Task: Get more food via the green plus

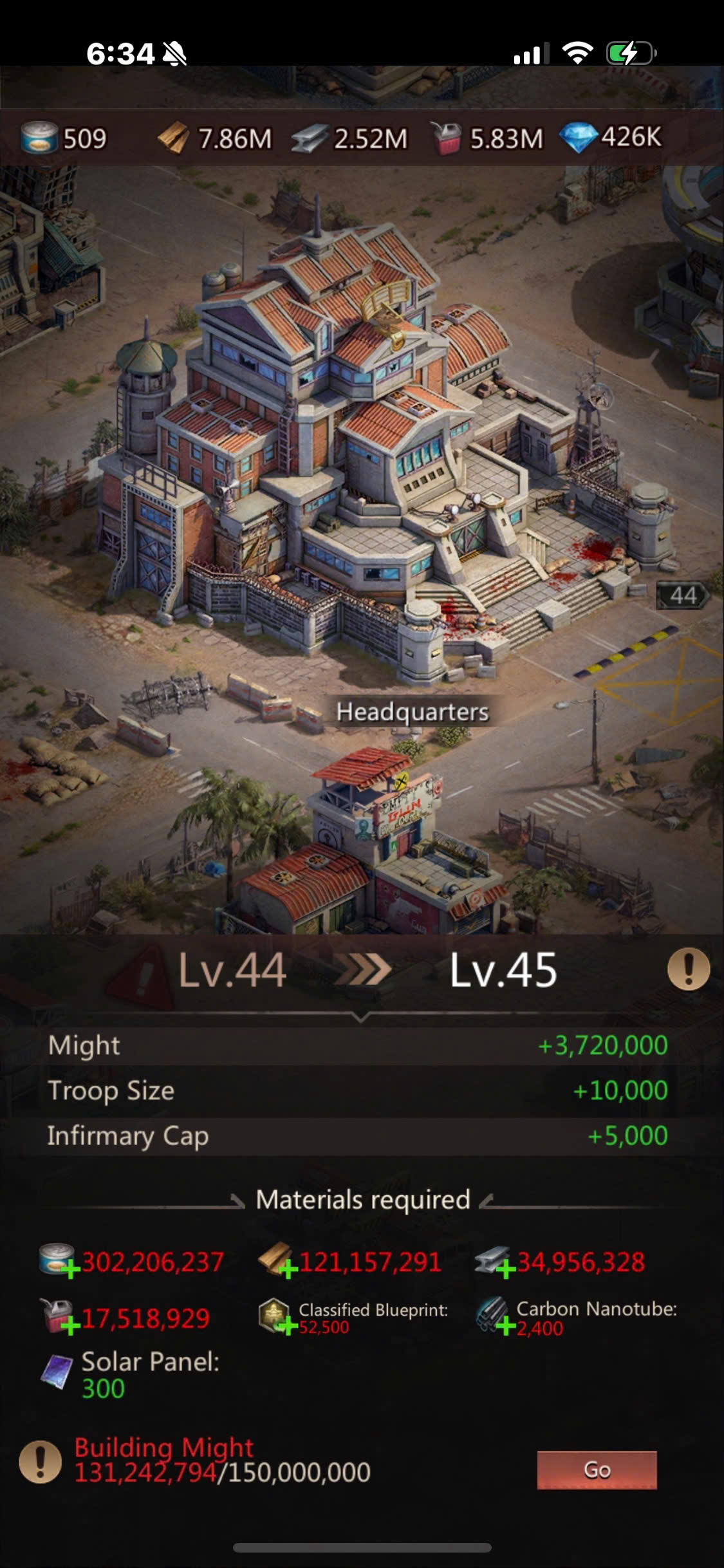Action: point(70,1268)
